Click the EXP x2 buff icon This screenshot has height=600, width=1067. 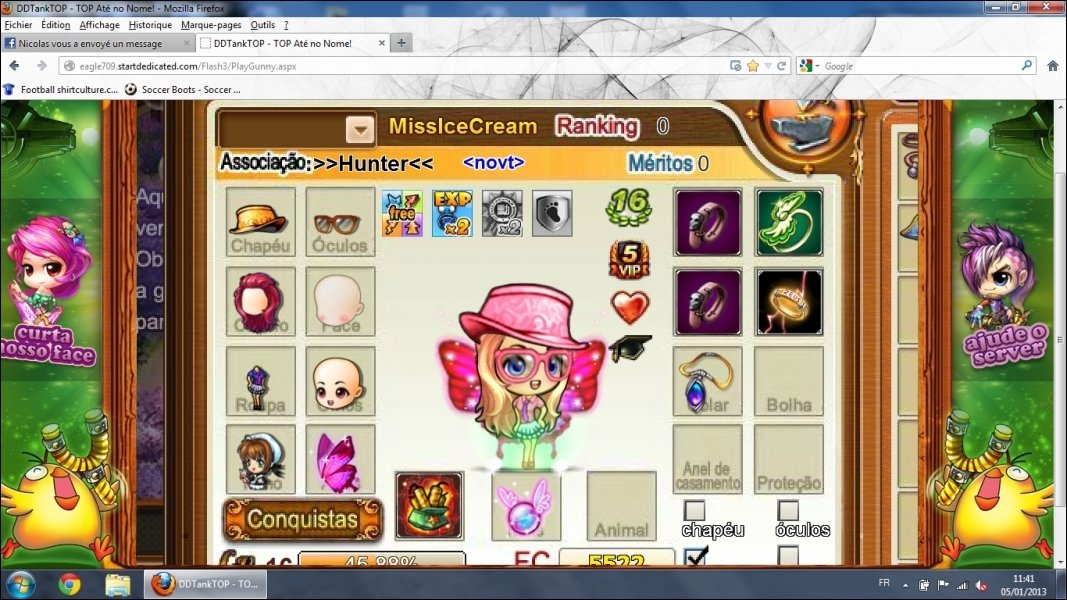[x=452, y=213]
